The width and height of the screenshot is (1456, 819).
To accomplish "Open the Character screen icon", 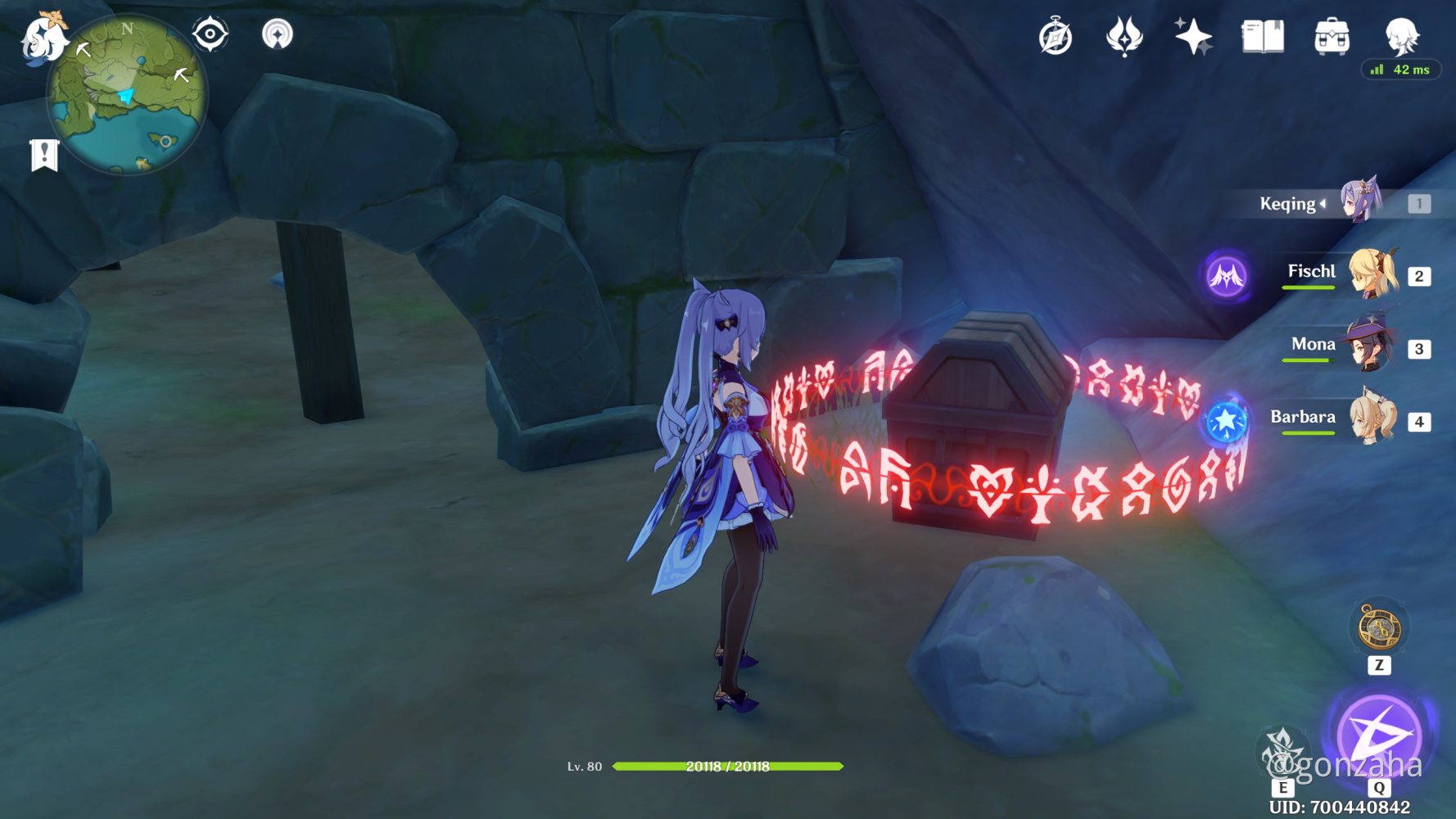I will 1400,36.
